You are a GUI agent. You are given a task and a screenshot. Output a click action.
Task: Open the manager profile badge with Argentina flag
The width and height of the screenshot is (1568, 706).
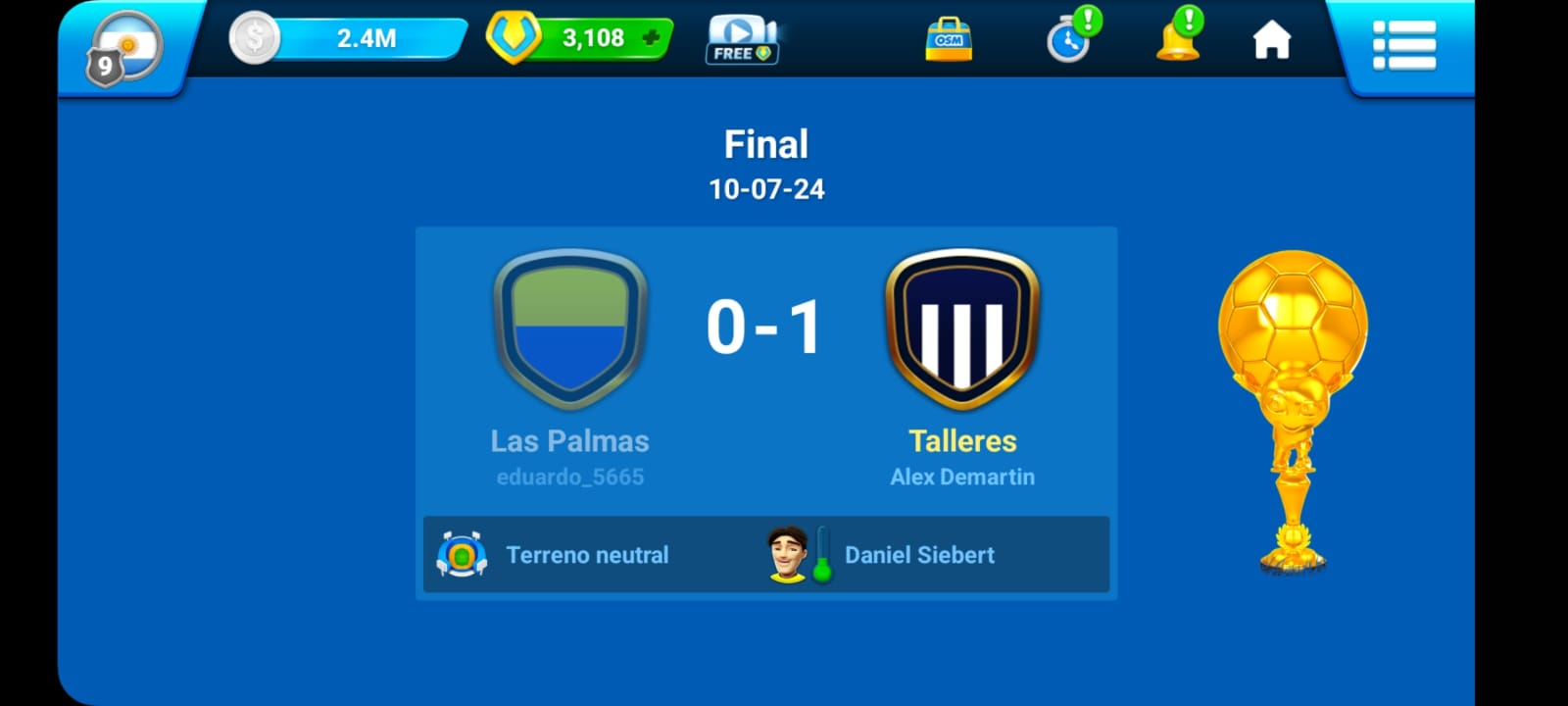point(124,47)
